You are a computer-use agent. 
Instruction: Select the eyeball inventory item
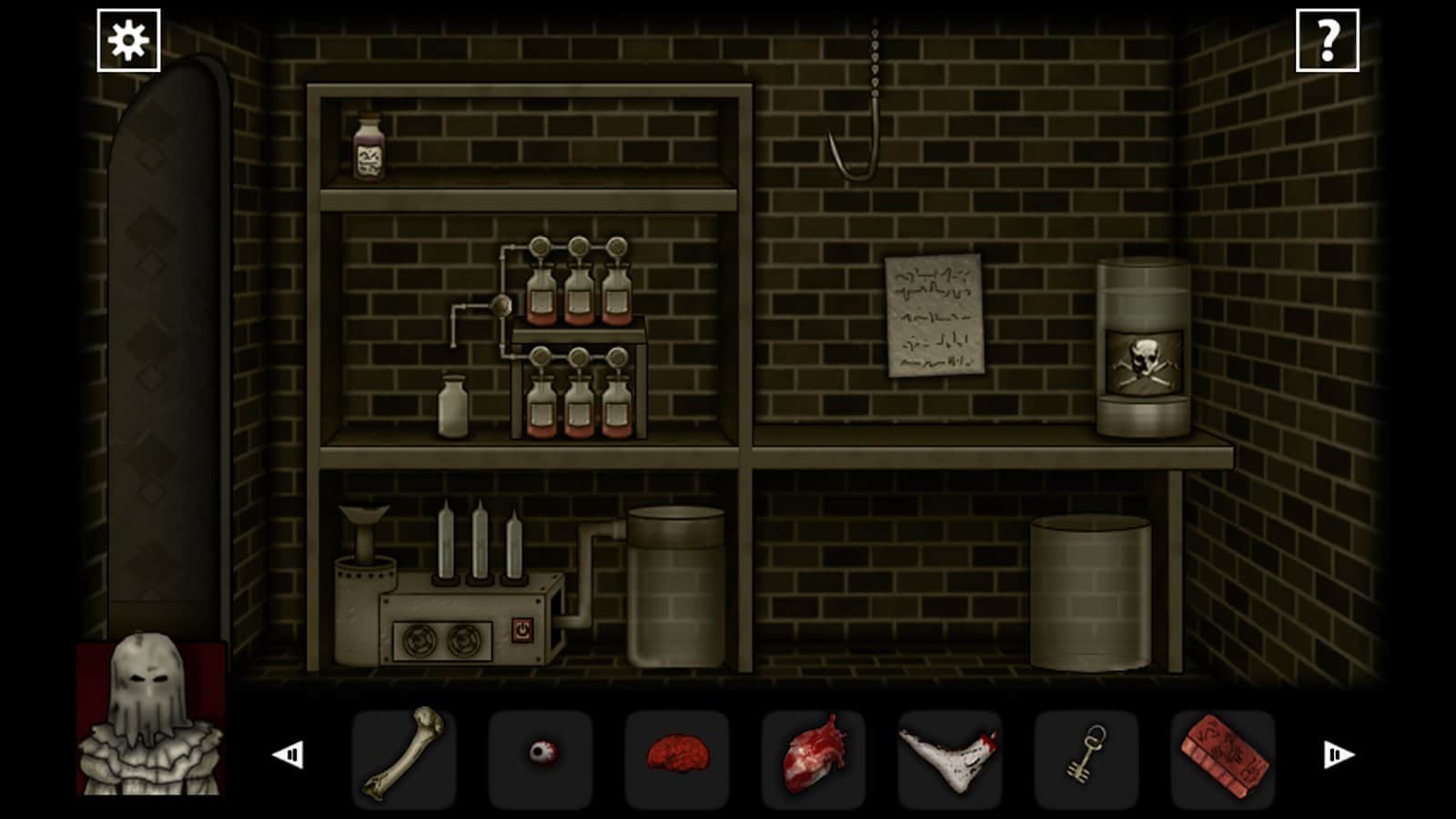[541, 755]
